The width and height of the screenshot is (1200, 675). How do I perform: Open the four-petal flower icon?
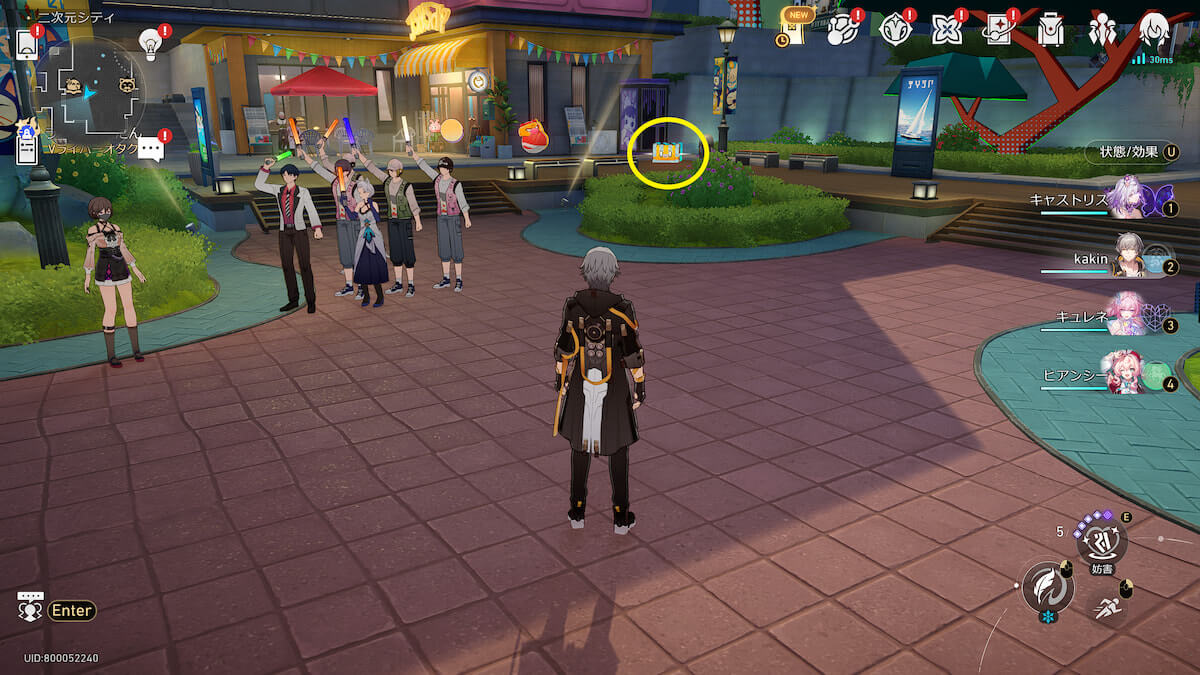(945, 30)
